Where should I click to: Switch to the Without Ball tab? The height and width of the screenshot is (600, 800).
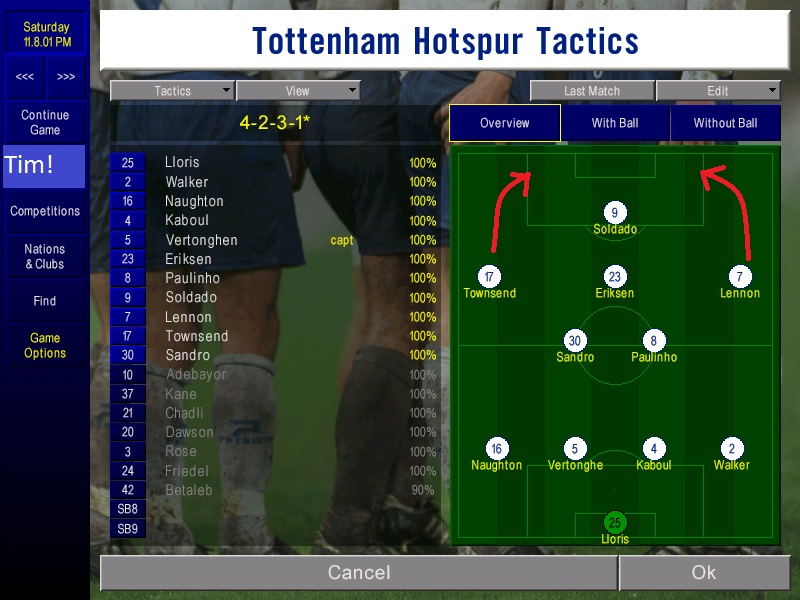coord(725,123)
